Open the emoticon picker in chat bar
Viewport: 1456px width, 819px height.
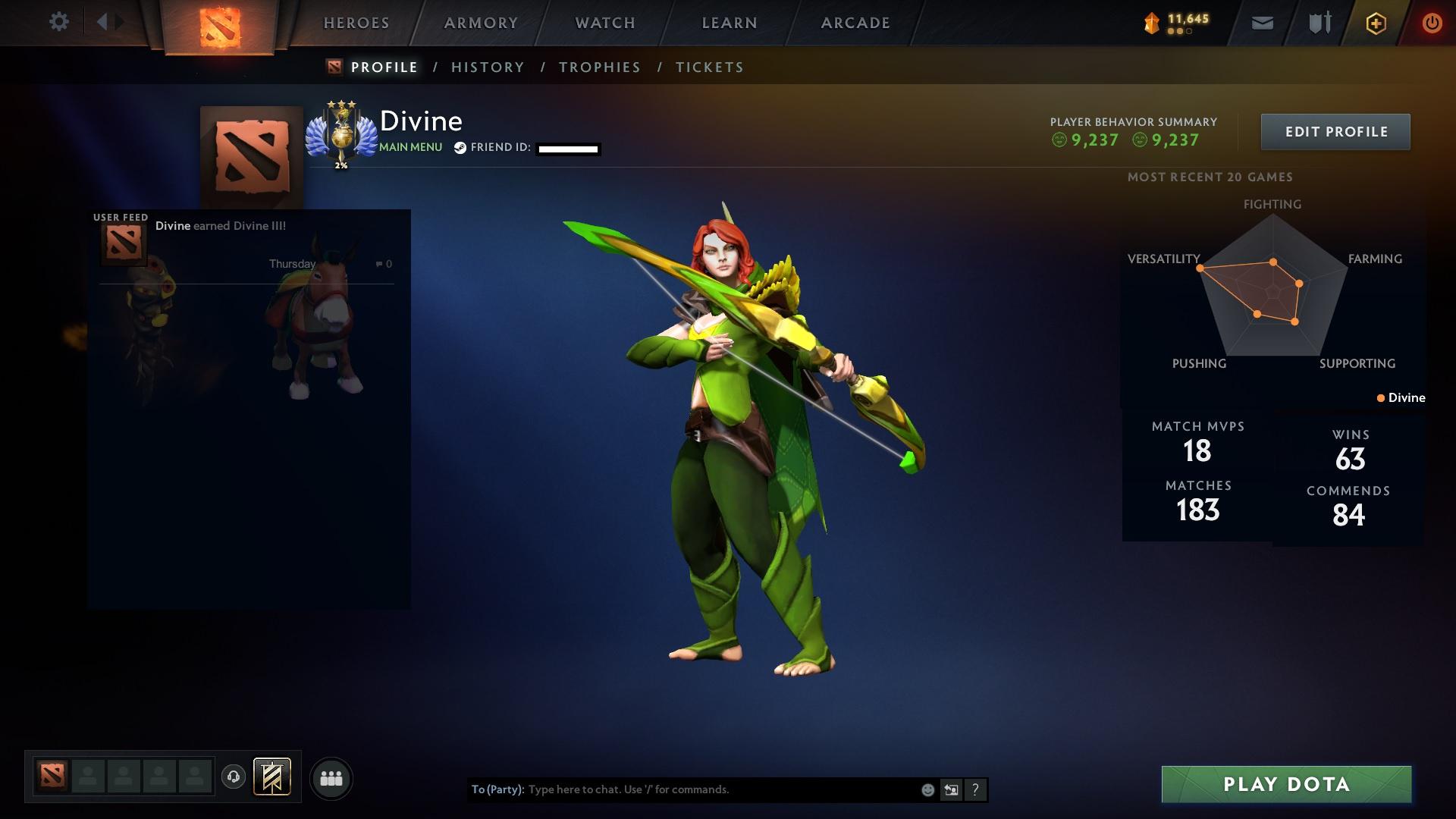pos(927,789)
